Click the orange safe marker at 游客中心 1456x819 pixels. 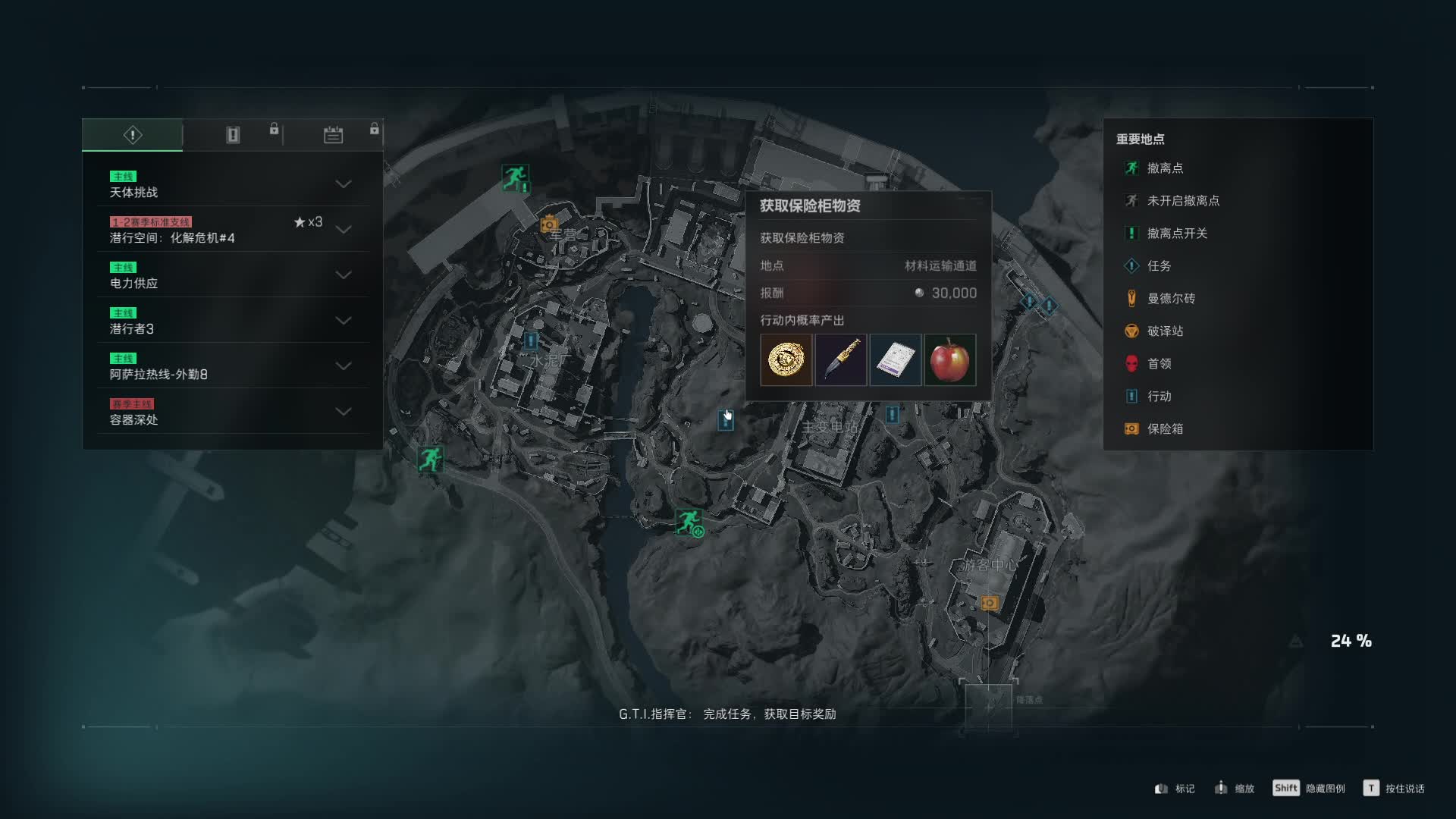[x=989, y=603]
